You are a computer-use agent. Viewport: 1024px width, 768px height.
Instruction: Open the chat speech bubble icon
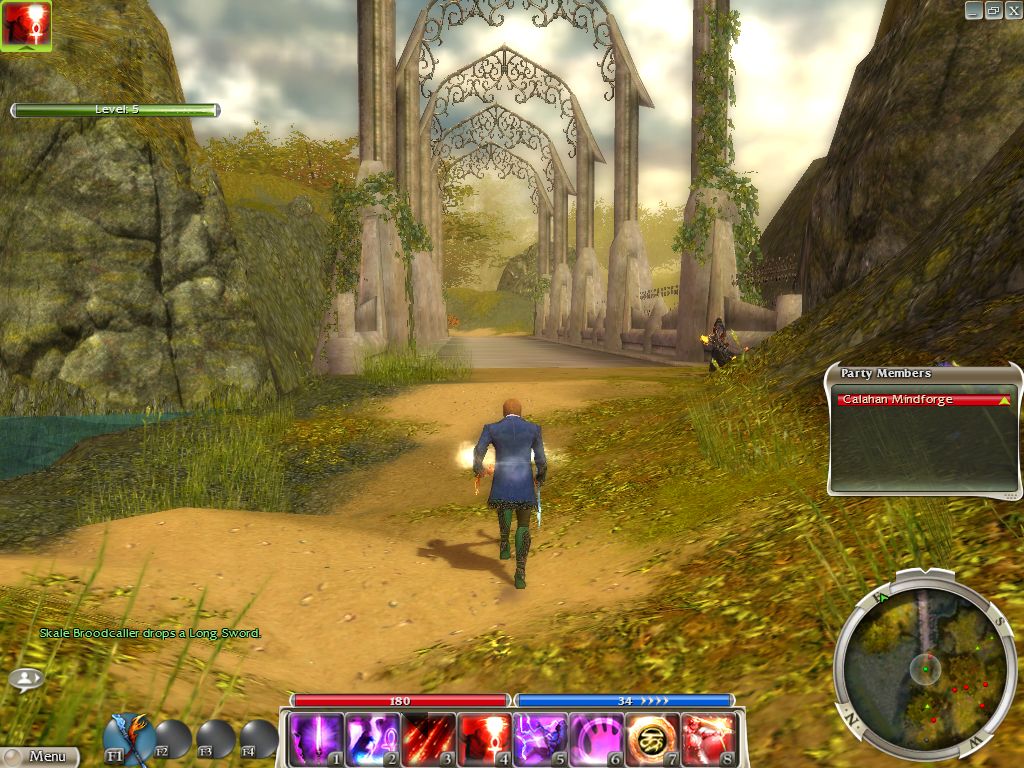(26, 679)
